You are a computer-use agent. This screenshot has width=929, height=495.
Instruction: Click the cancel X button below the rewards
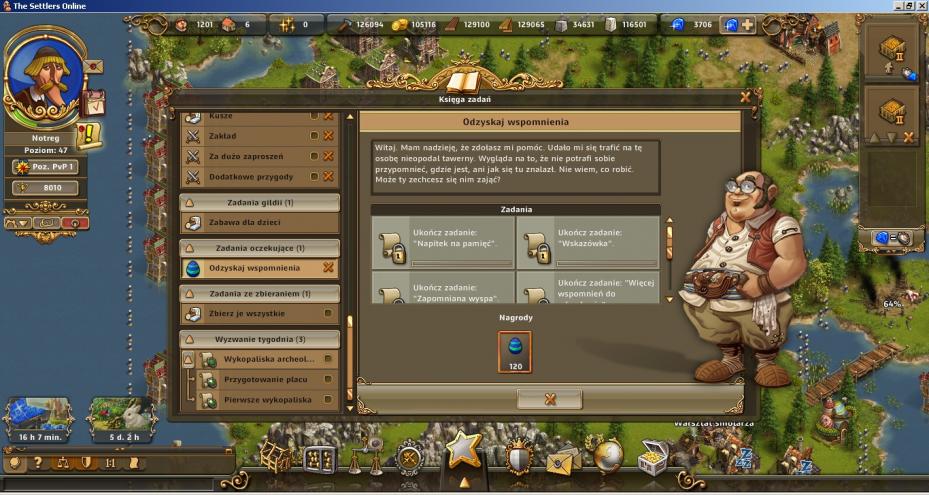coord(549,399)
